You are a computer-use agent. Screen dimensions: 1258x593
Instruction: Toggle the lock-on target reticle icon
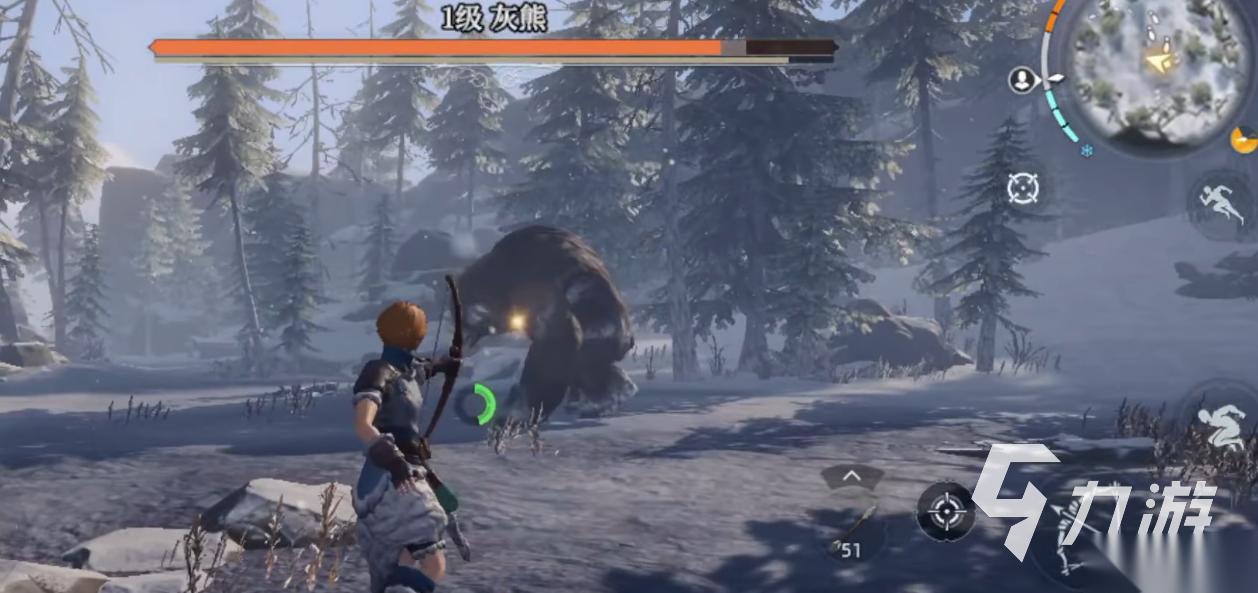pyautogui.click(x=1023, y=187)
